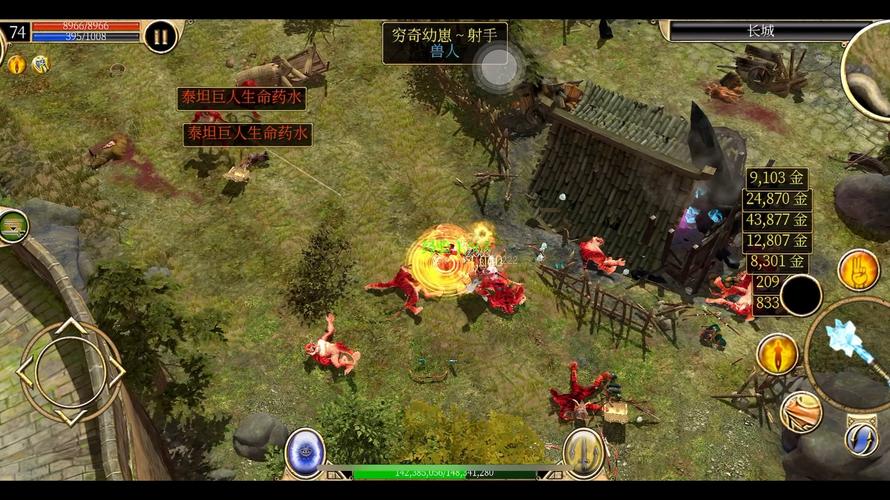Loot the 12,807 gold label

[776, 241]
